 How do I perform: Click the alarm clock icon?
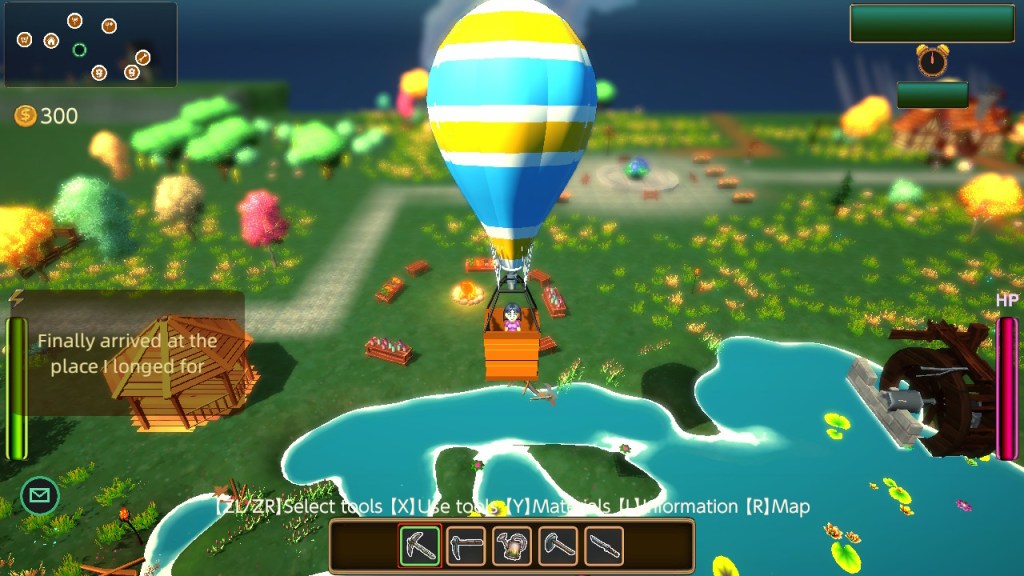click(x=932, y=61)
